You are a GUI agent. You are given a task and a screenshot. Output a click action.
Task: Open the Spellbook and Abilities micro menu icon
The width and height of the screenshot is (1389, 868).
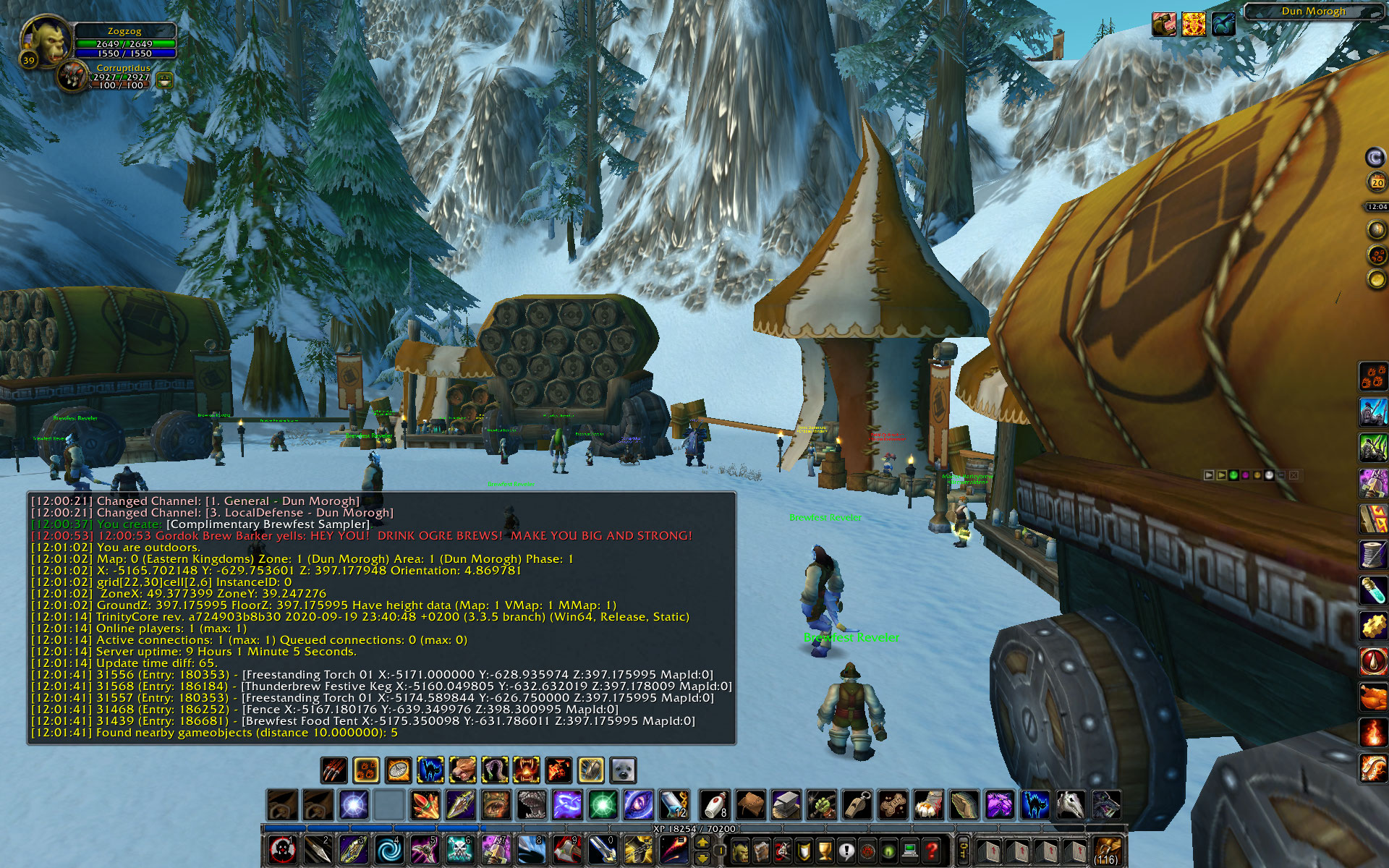763,851
